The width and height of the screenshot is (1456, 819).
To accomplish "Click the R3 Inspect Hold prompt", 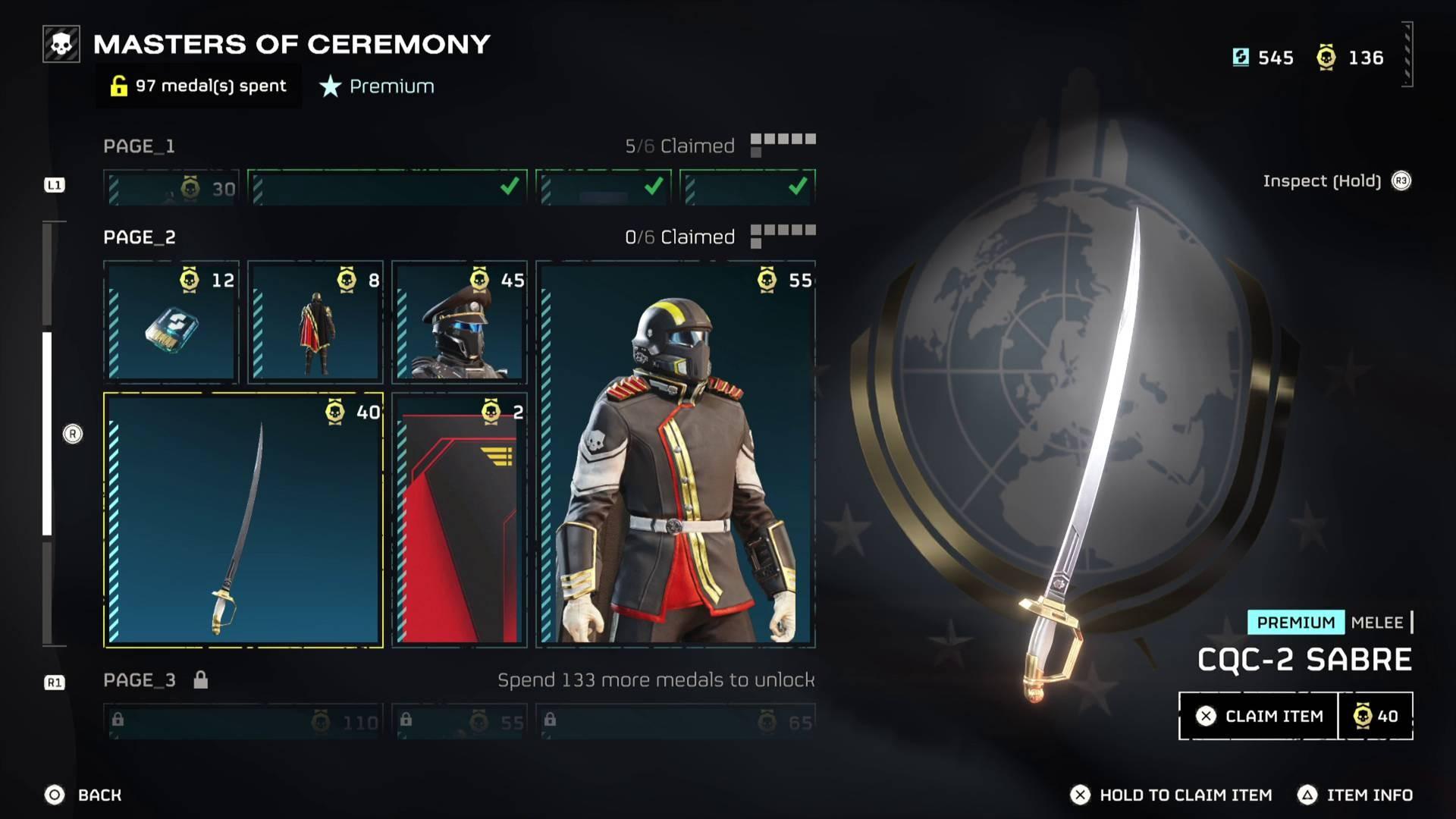I will pos(1401,181).
